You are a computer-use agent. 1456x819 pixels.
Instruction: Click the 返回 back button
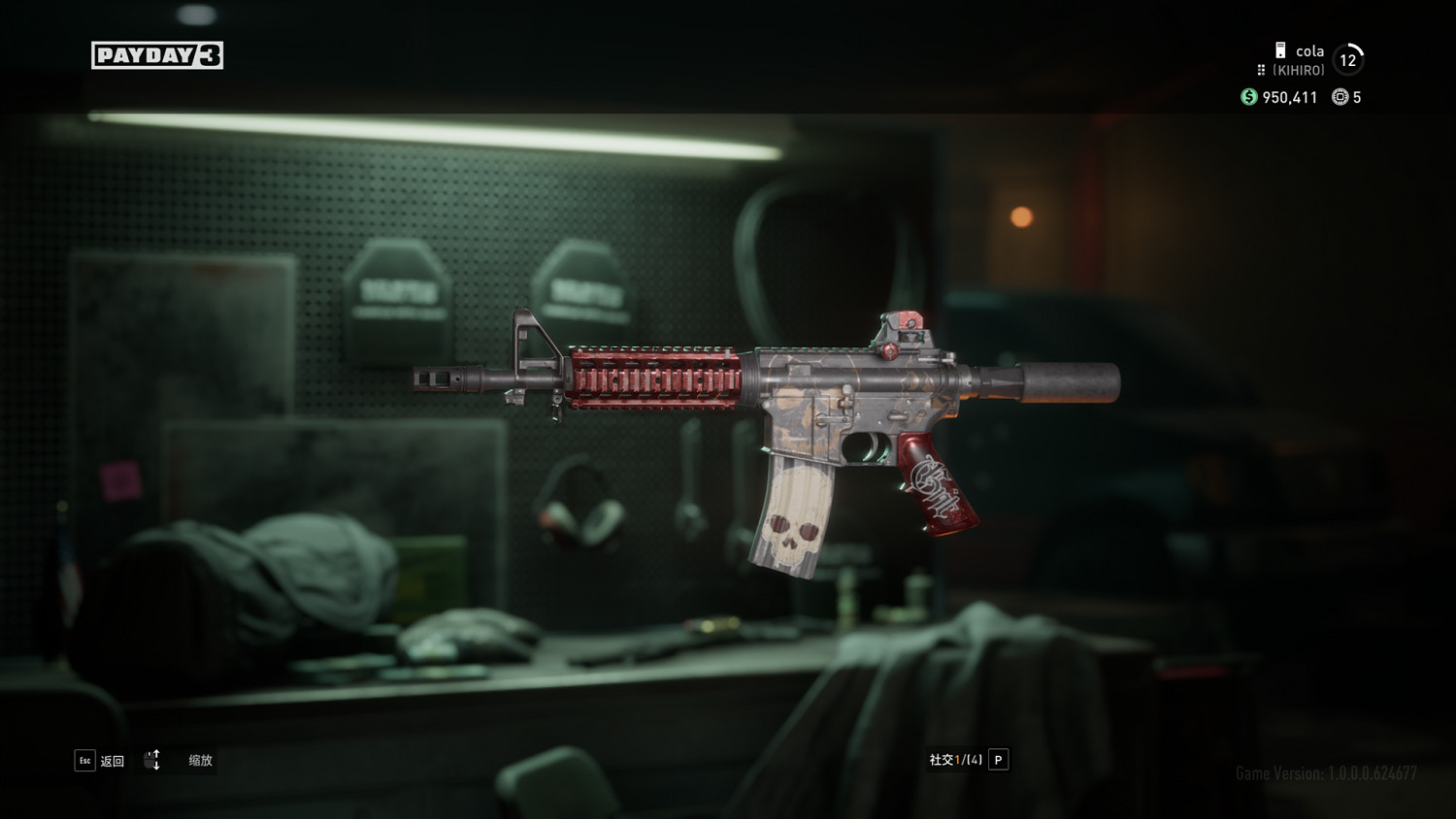point(100,761)
